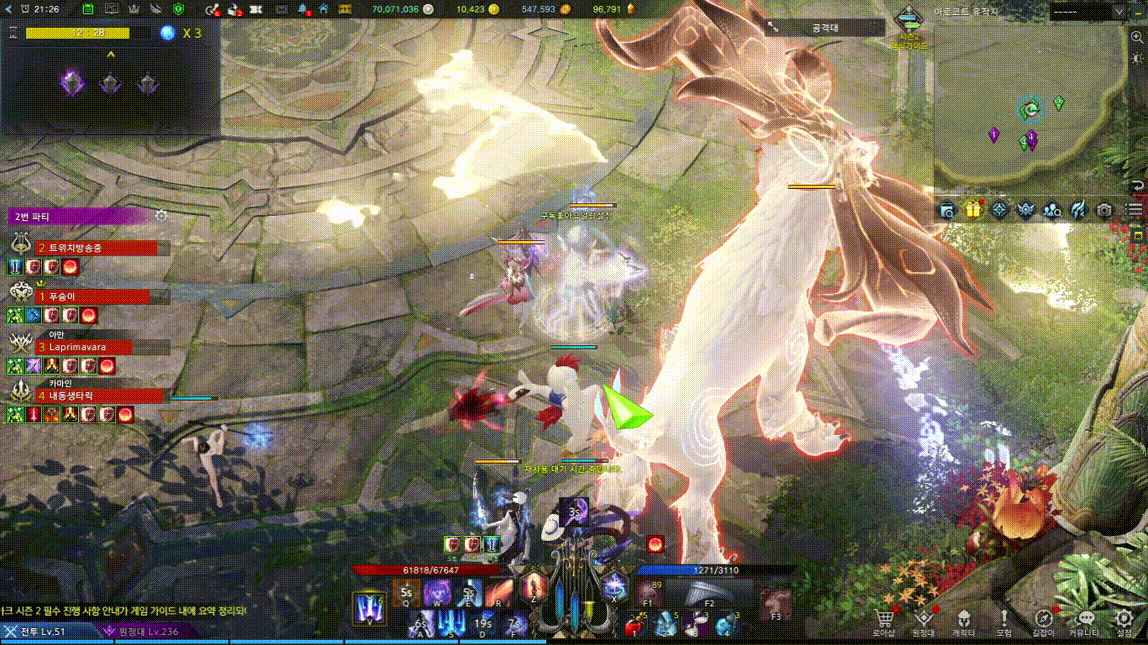The width and height of the screenshot is (1148, 645).
Task: Activate the W skill purple orb
Action: 437,593
